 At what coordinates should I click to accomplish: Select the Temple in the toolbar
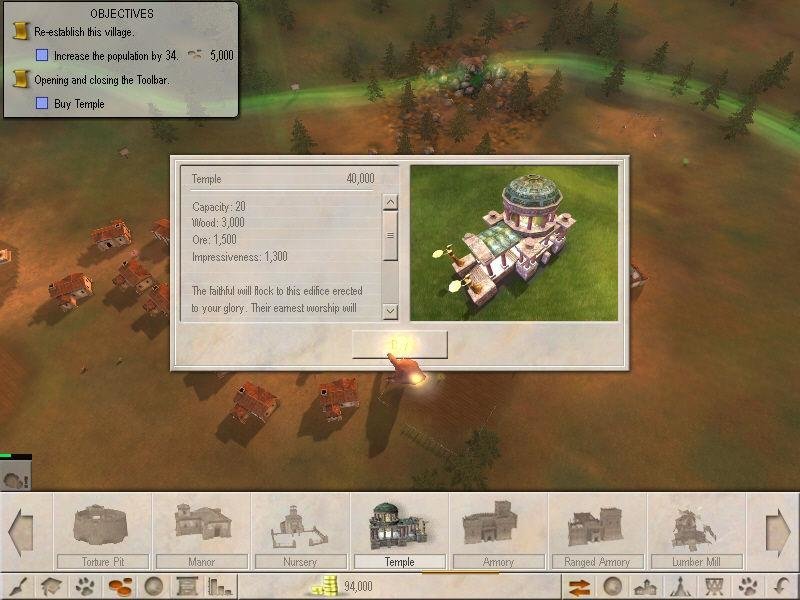point(399,531)
